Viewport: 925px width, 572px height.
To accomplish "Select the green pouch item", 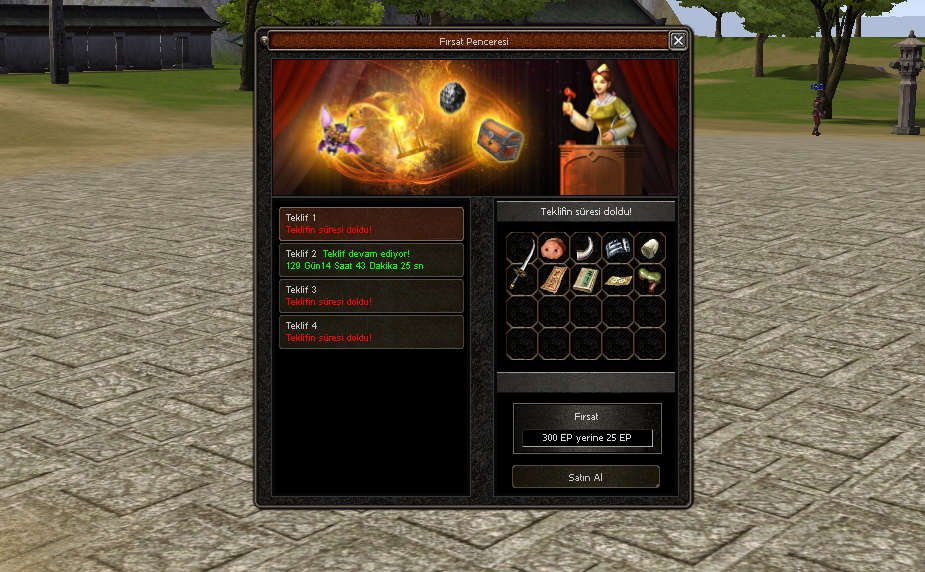I will (650, 280).
